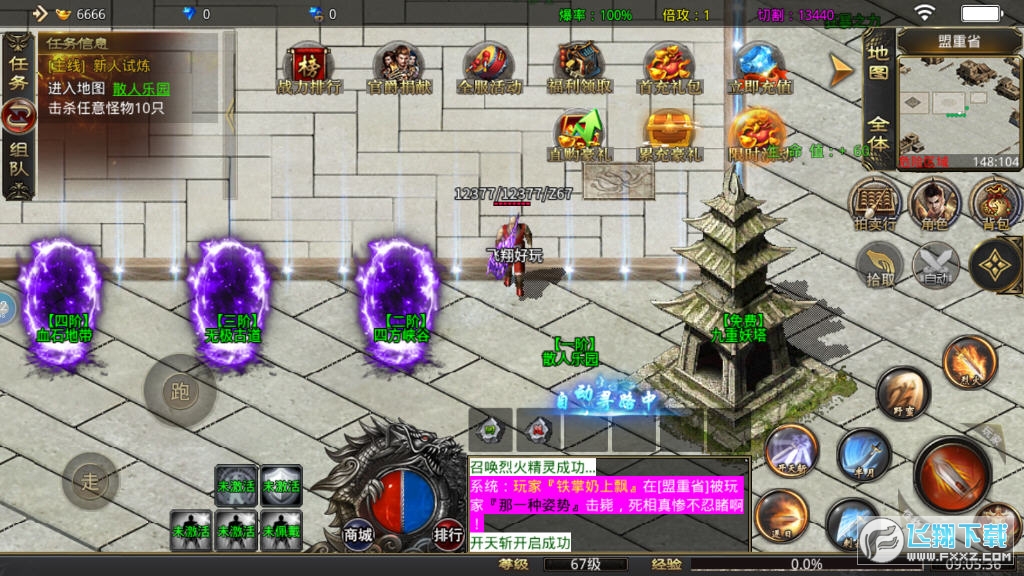Image resolution: width=1024 pixels, height=576 pixels.
Task: Click the 散人乐园 quest map link
Action: (x=141, y=88)
